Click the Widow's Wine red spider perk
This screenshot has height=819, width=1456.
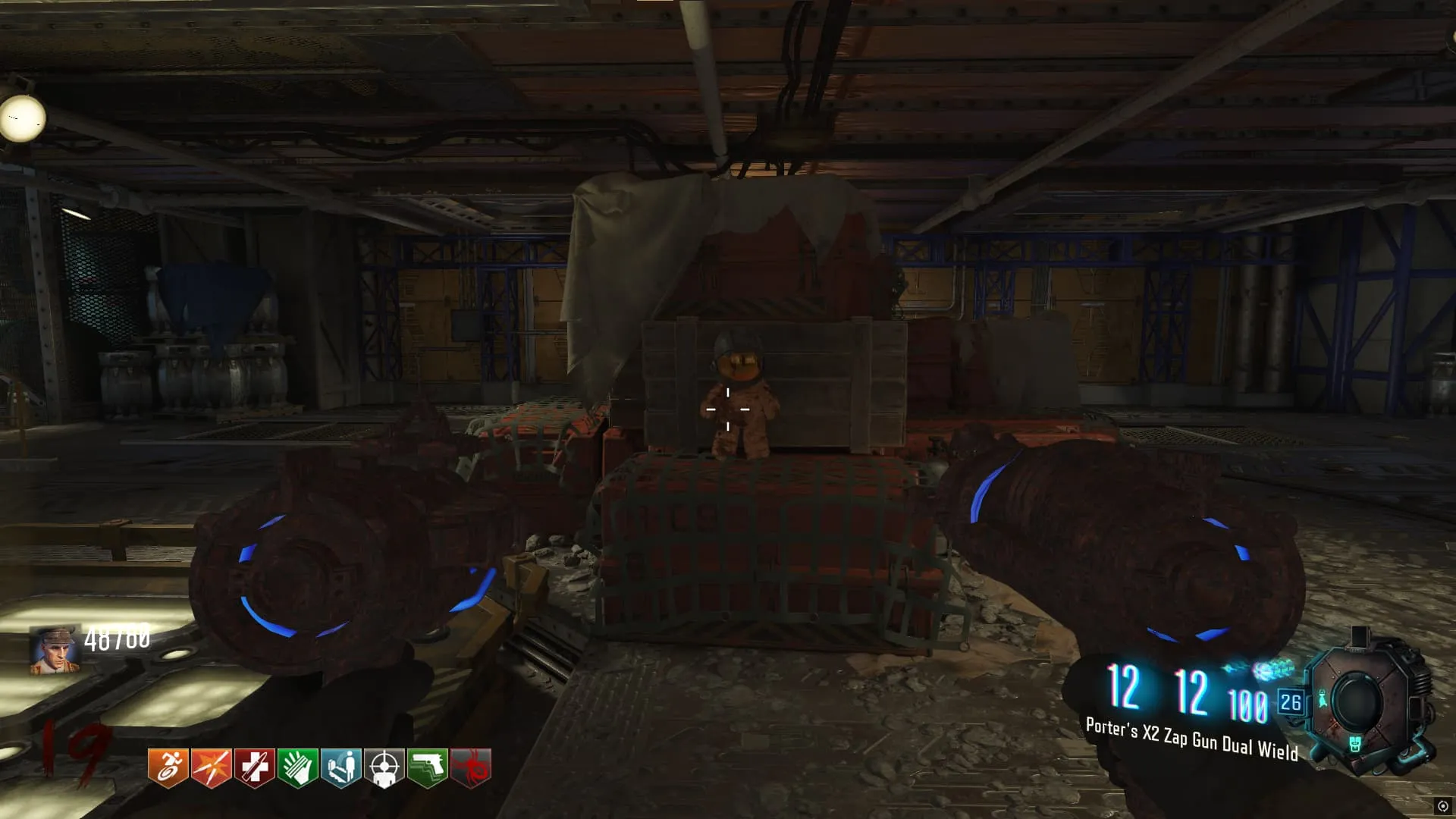470,767
